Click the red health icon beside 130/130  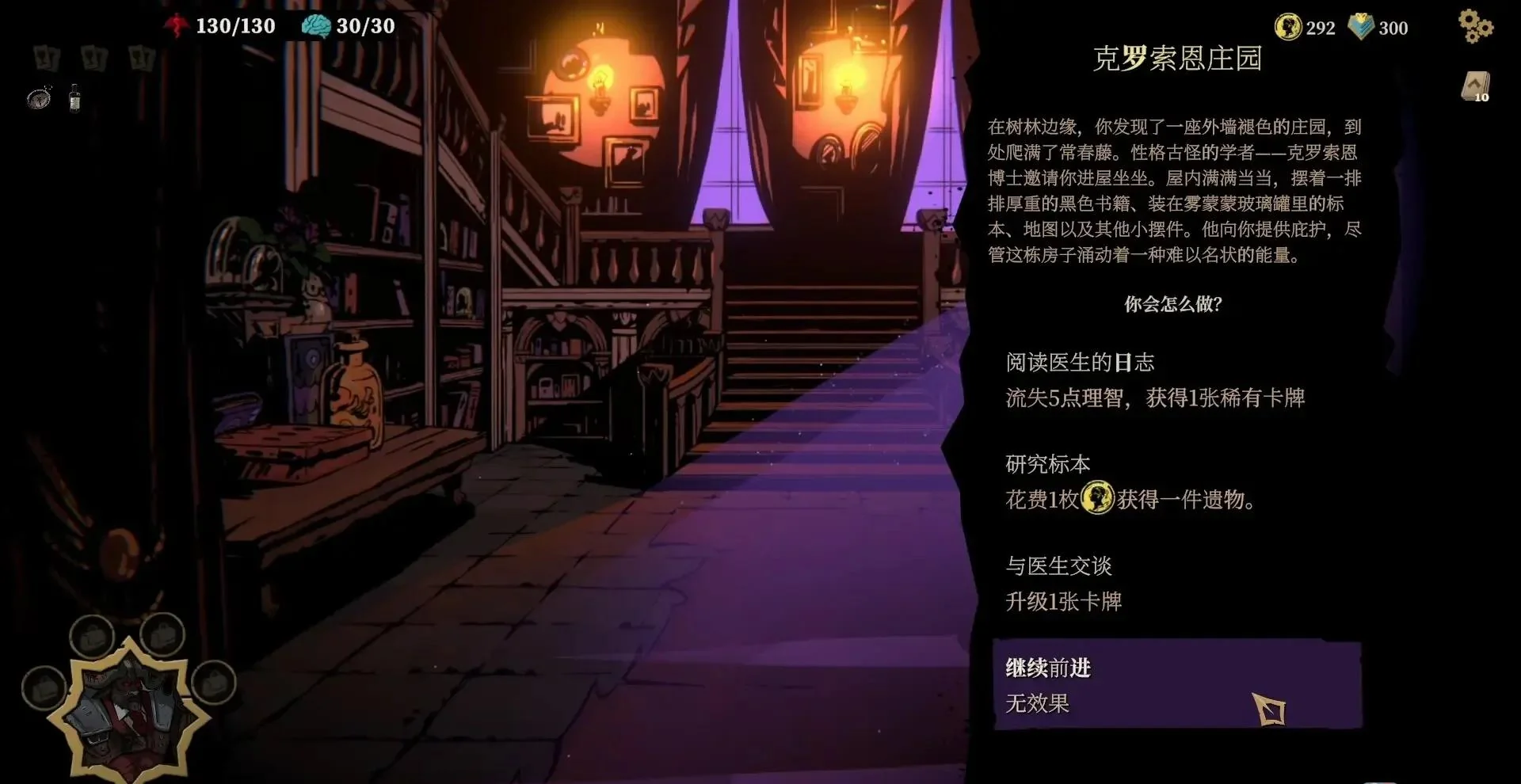(177, 25)
